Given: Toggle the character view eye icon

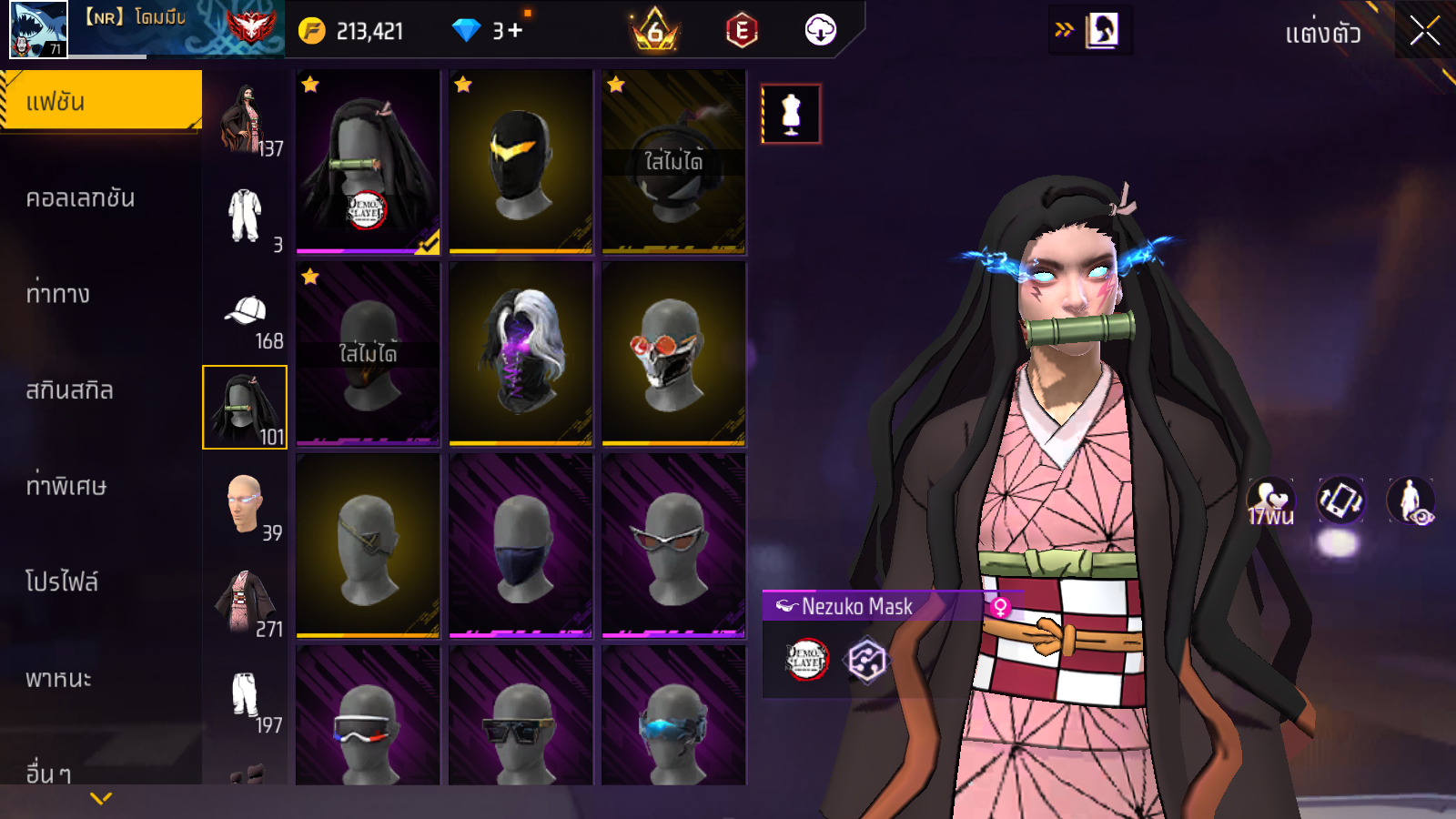Looking at the screenshot, I should pyautogui.click(x=1410, y=501).
